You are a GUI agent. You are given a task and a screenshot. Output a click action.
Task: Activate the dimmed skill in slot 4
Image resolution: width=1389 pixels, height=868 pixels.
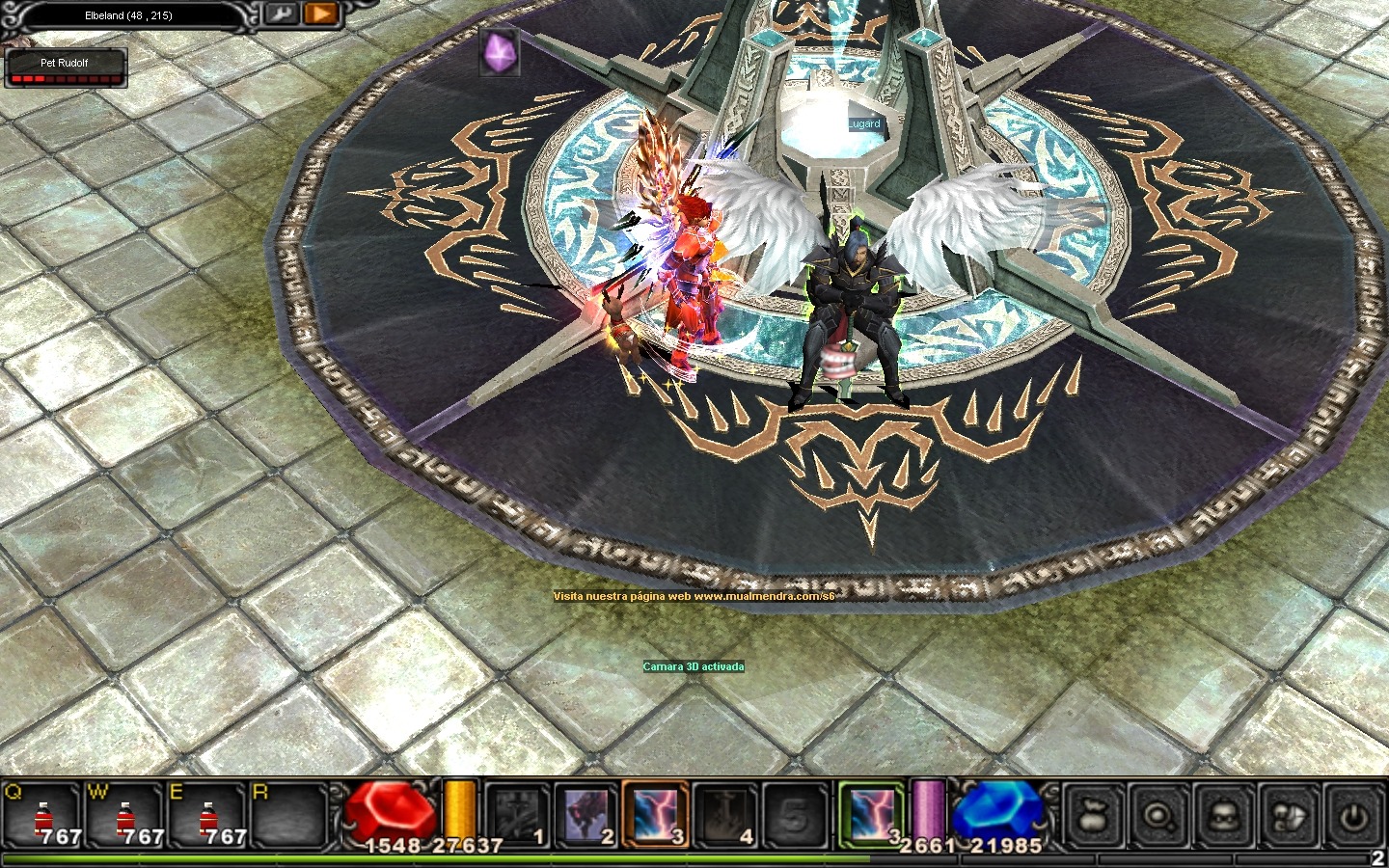(726, 816)
